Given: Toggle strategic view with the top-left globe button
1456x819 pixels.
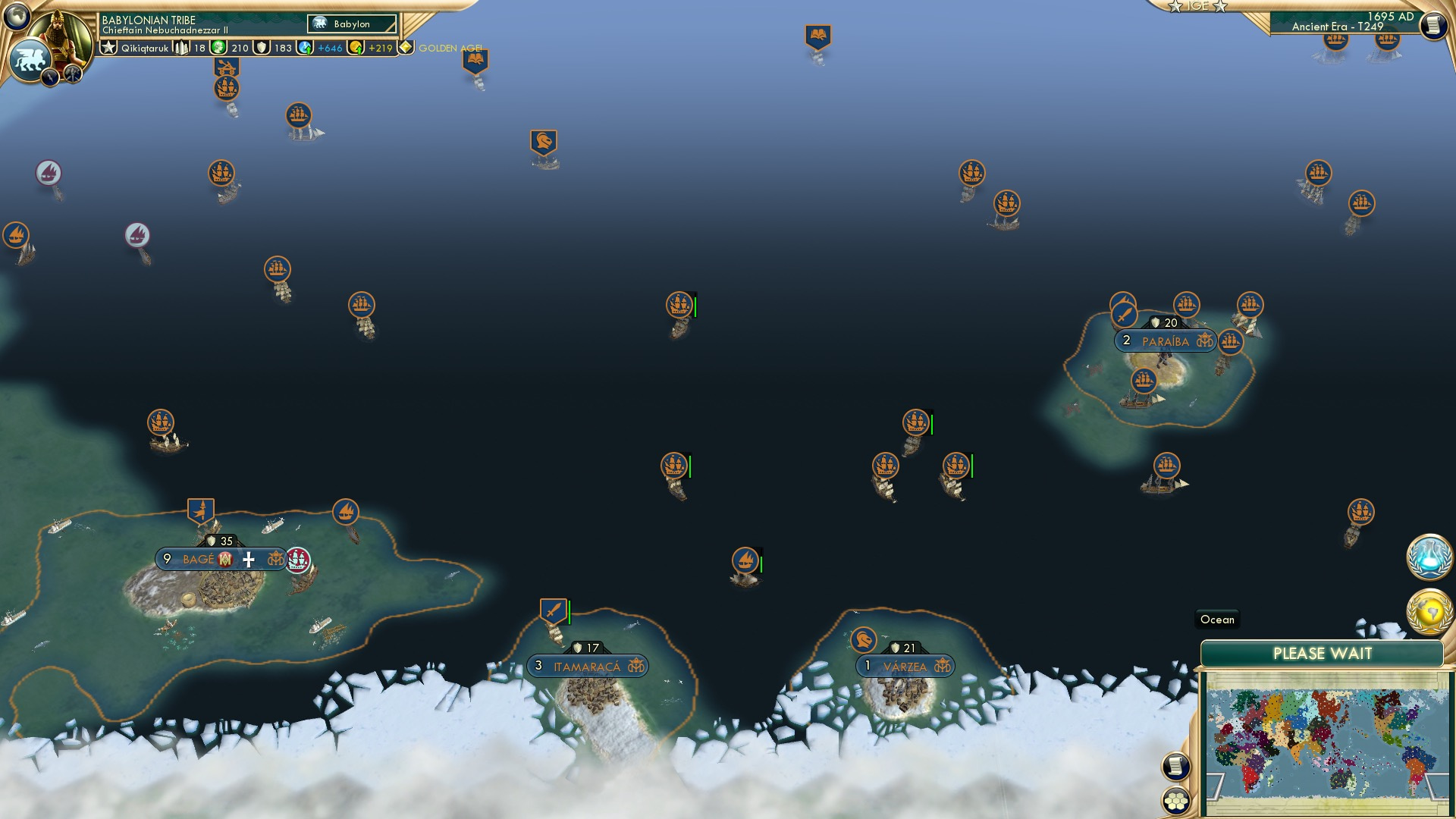Looking at the screenshot, I should pyautogui.click(x=17, y=15).
